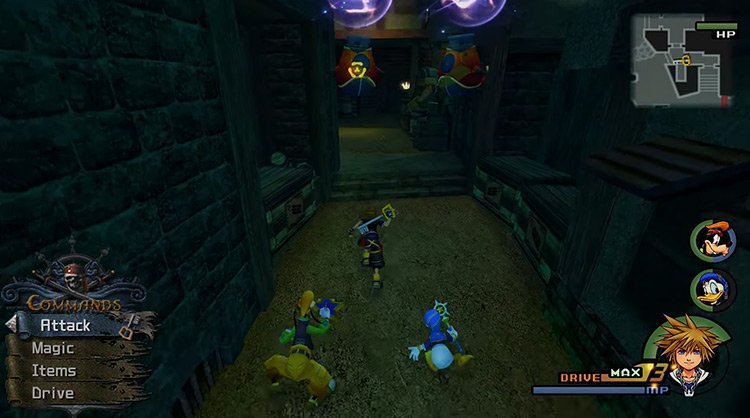This screenshot has height=418, width=750.
Task: Open the Items command
Action: click(x=54, y=370)
